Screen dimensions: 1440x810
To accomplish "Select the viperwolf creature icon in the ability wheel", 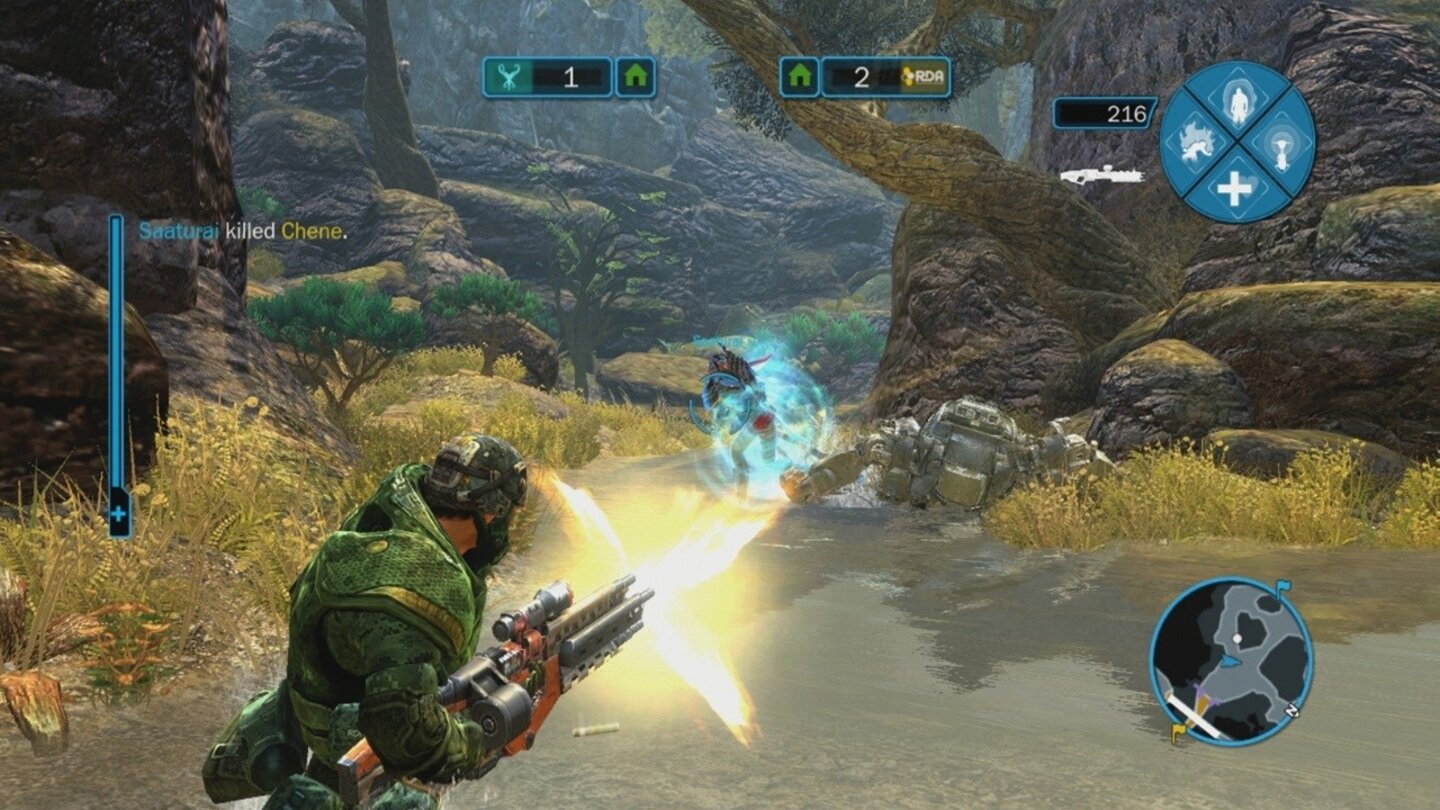I will pos(1198,143).
